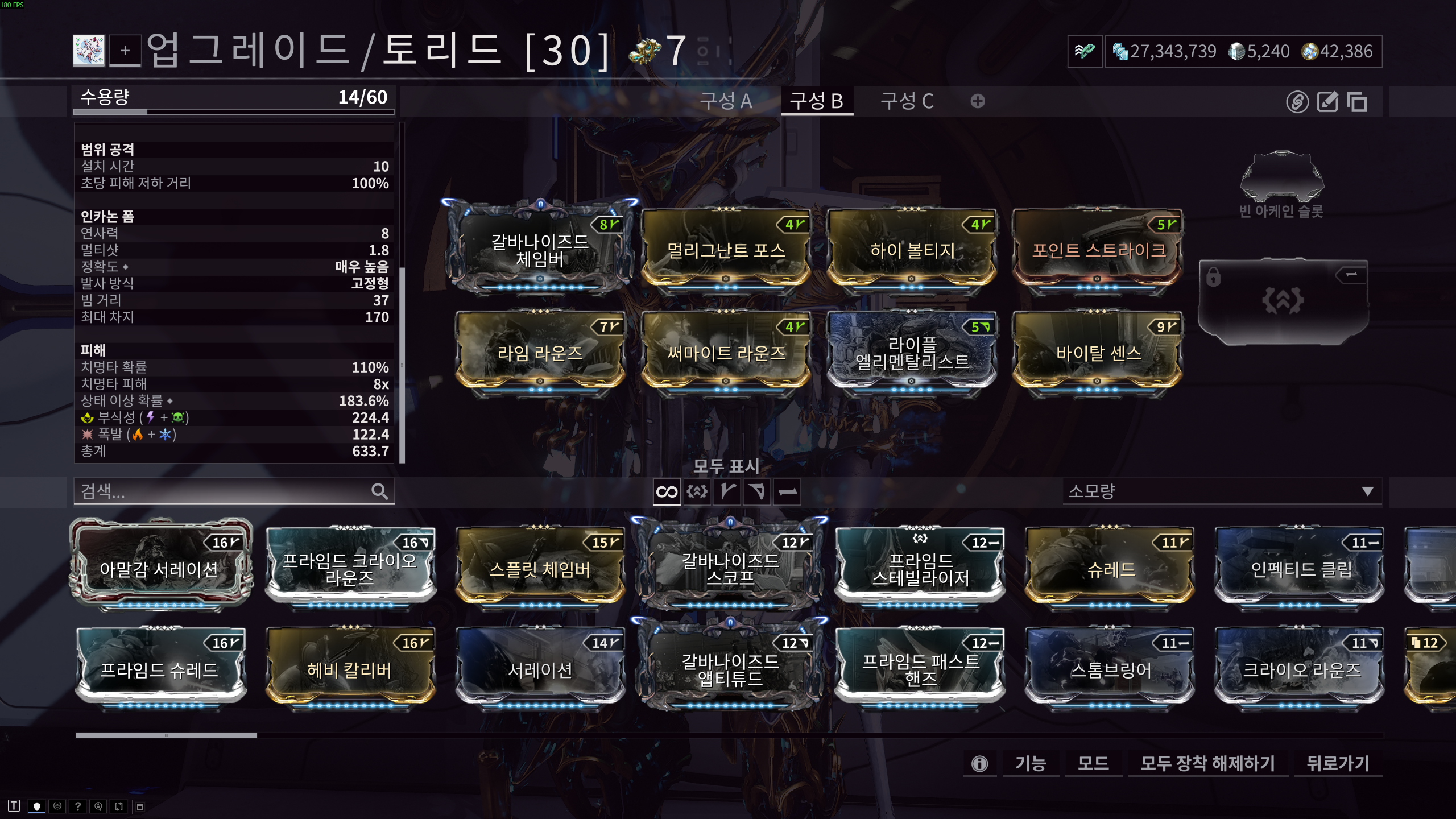Select the 구성 C loadout tab
1456x819 pixels.
click(907, 101)
